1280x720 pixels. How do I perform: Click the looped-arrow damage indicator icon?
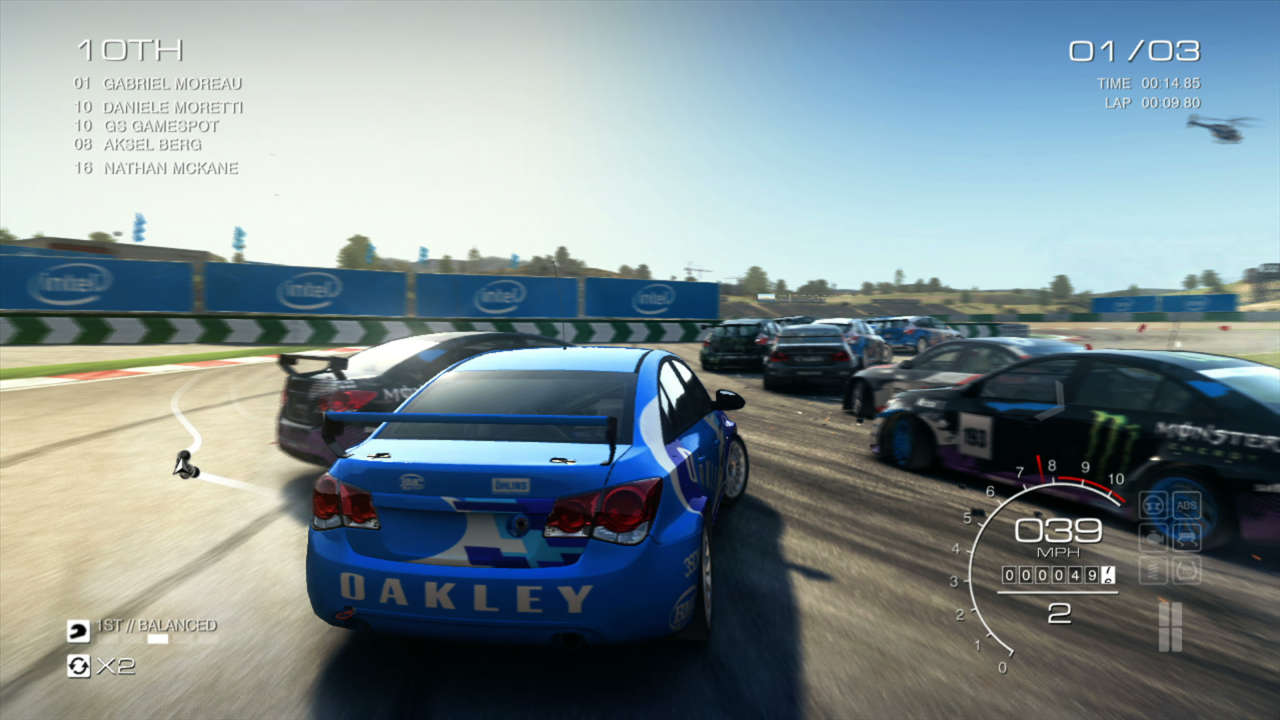point(1186,570)
